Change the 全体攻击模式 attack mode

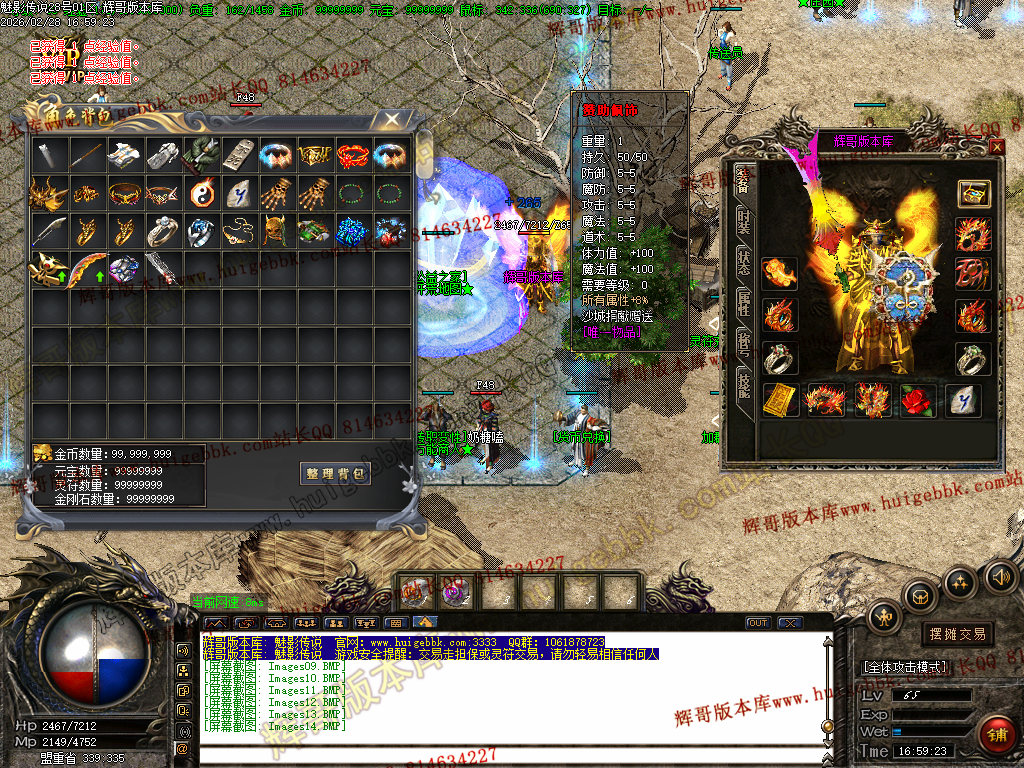(x=905, y=666)
